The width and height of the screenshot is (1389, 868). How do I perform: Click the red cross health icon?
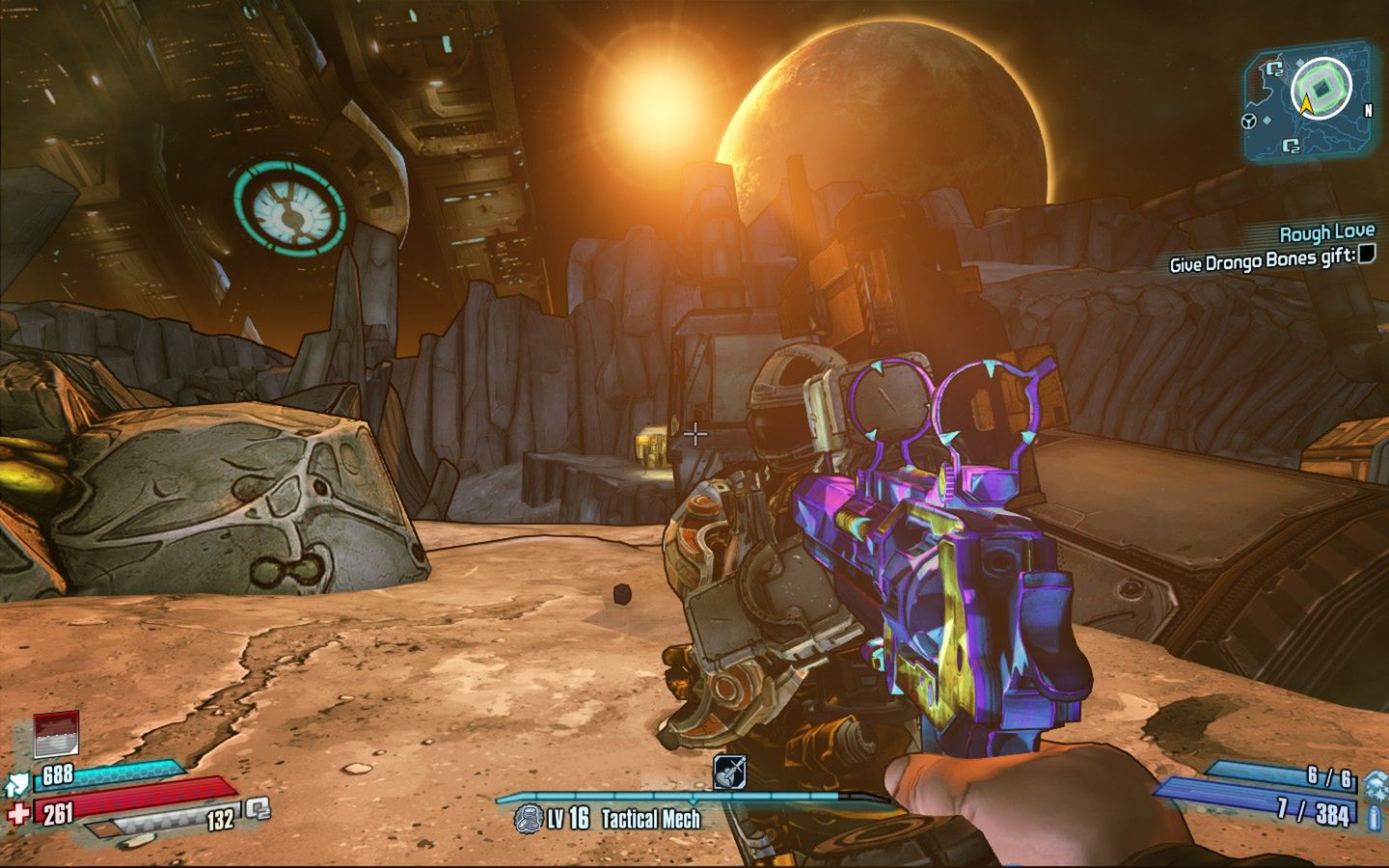(x=17, y=813)
